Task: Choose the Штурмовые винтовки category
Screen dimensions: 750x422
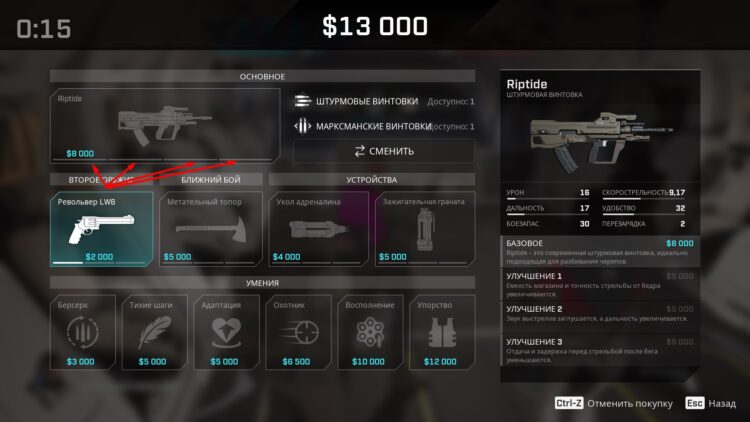Action: pos(383,101)
